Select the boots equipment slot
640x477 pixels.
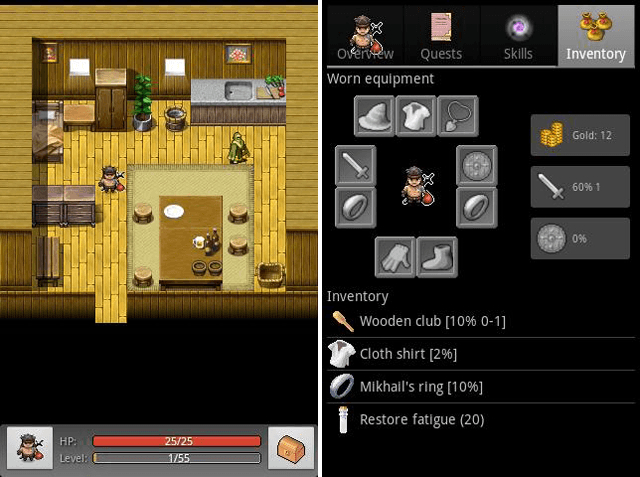click(x=437, y=257)
